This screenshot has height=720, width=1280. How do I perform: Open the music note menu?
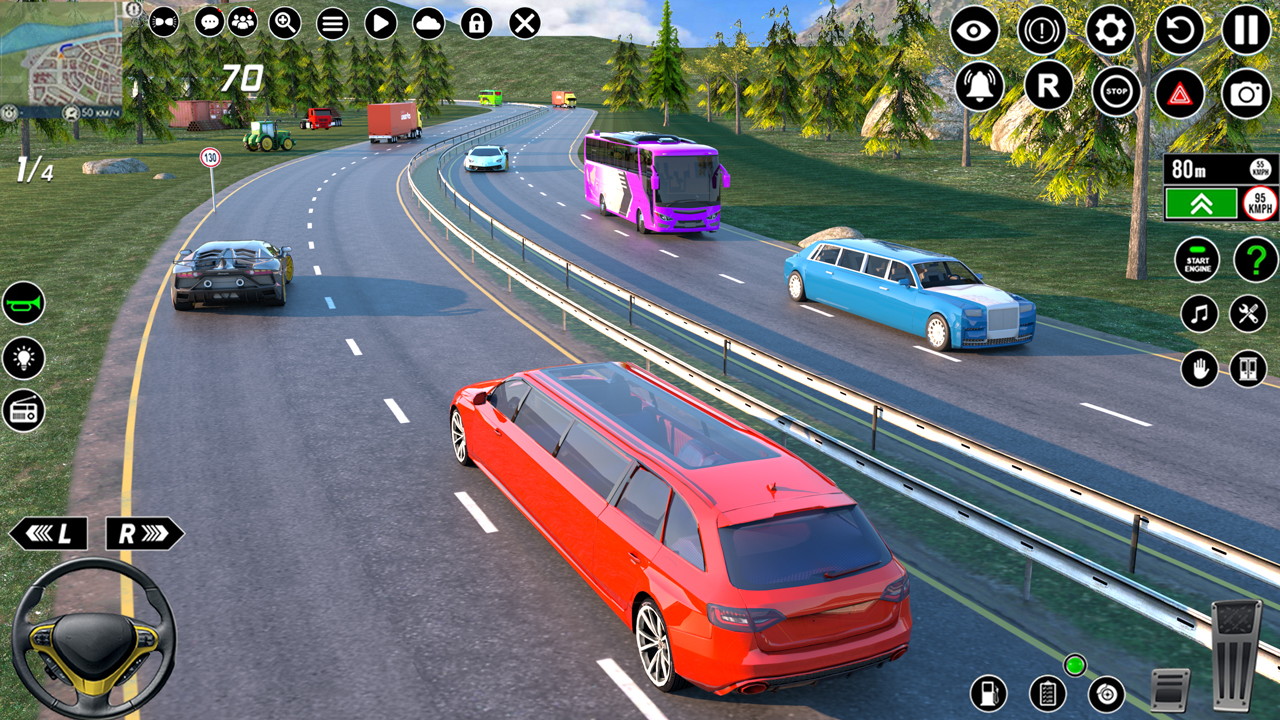[1199, 314]
